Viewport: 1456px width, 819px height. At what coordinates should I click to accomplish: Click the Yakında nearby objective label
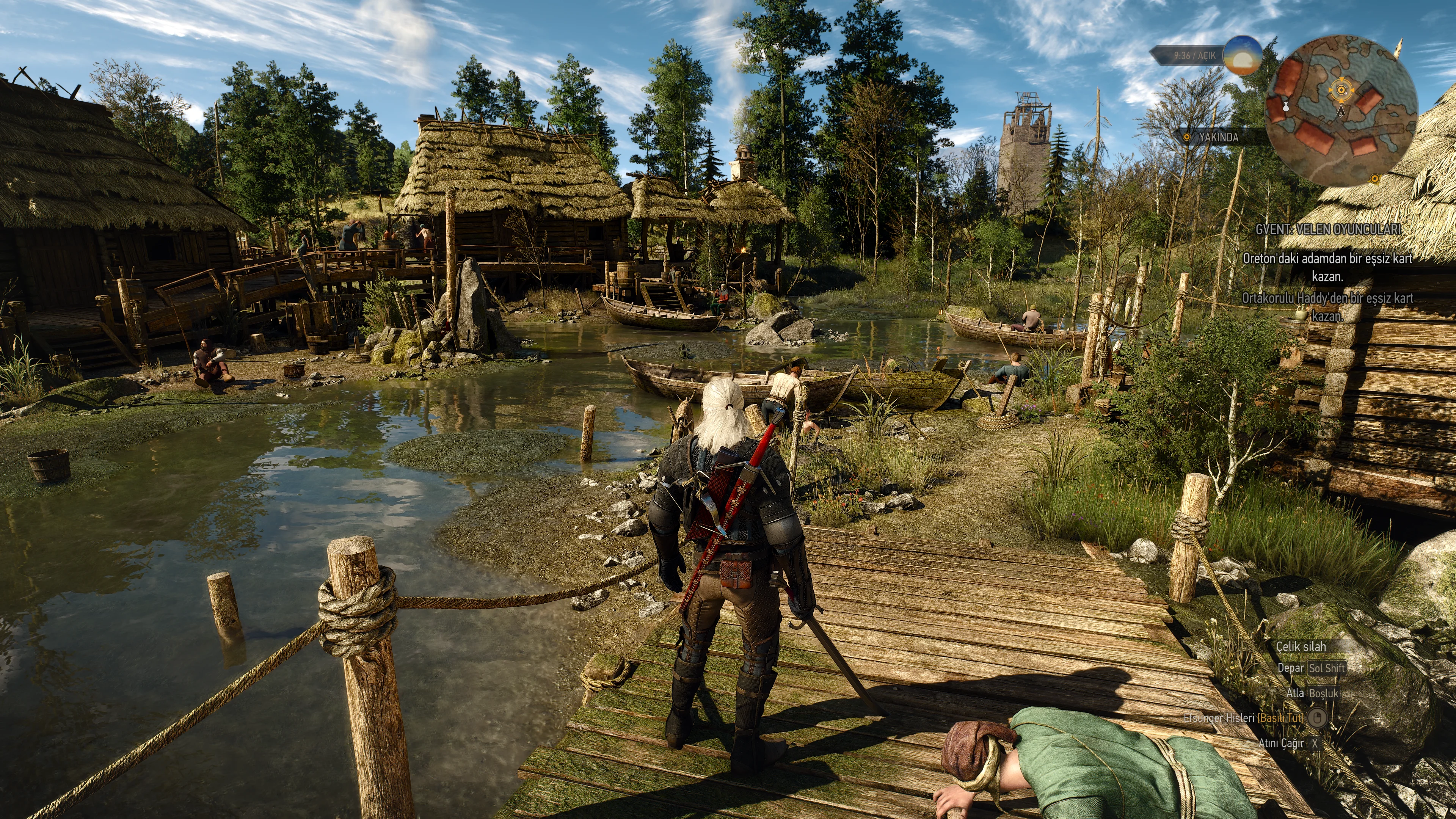tap(1218, 137)
